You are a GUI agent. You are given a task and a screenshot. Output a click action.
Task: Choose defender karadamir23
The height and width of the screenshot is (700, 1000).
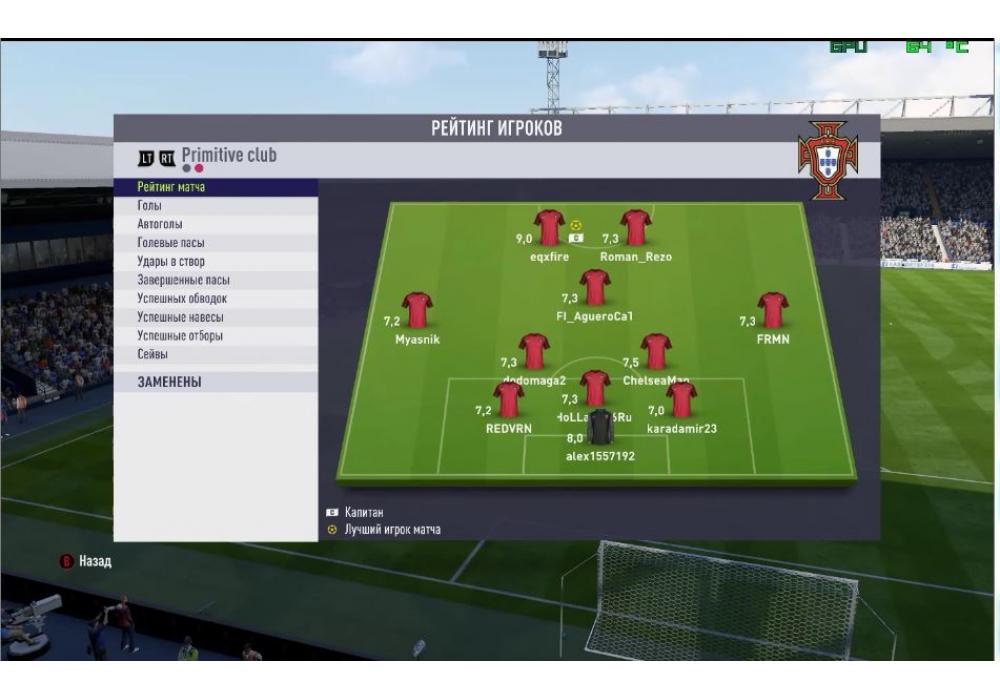[682, 400]
